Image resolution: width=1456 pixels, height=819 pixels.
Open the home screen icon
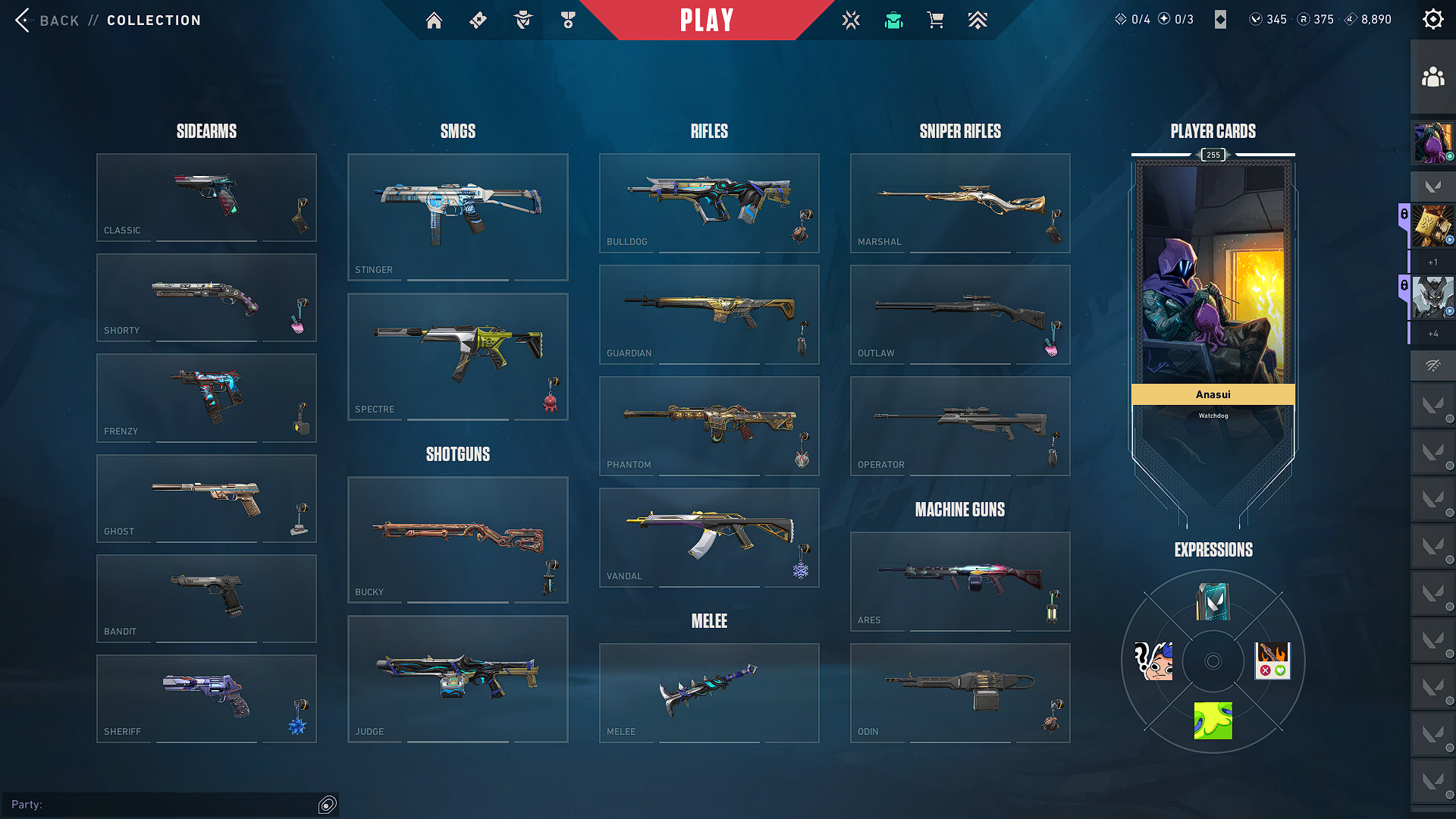click(434, 20)
